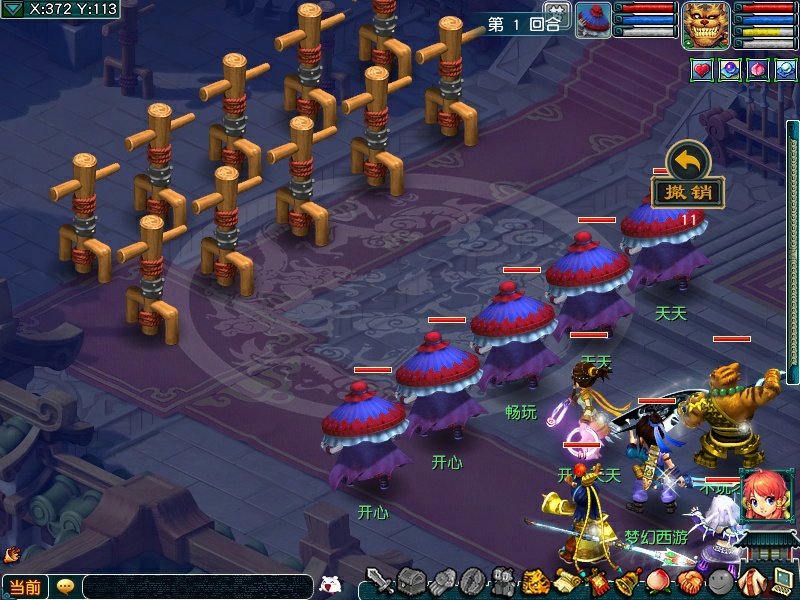This screenshot has height=600, width=800.
Task: Open the sword attack toolbar icon
Action: 379,581
